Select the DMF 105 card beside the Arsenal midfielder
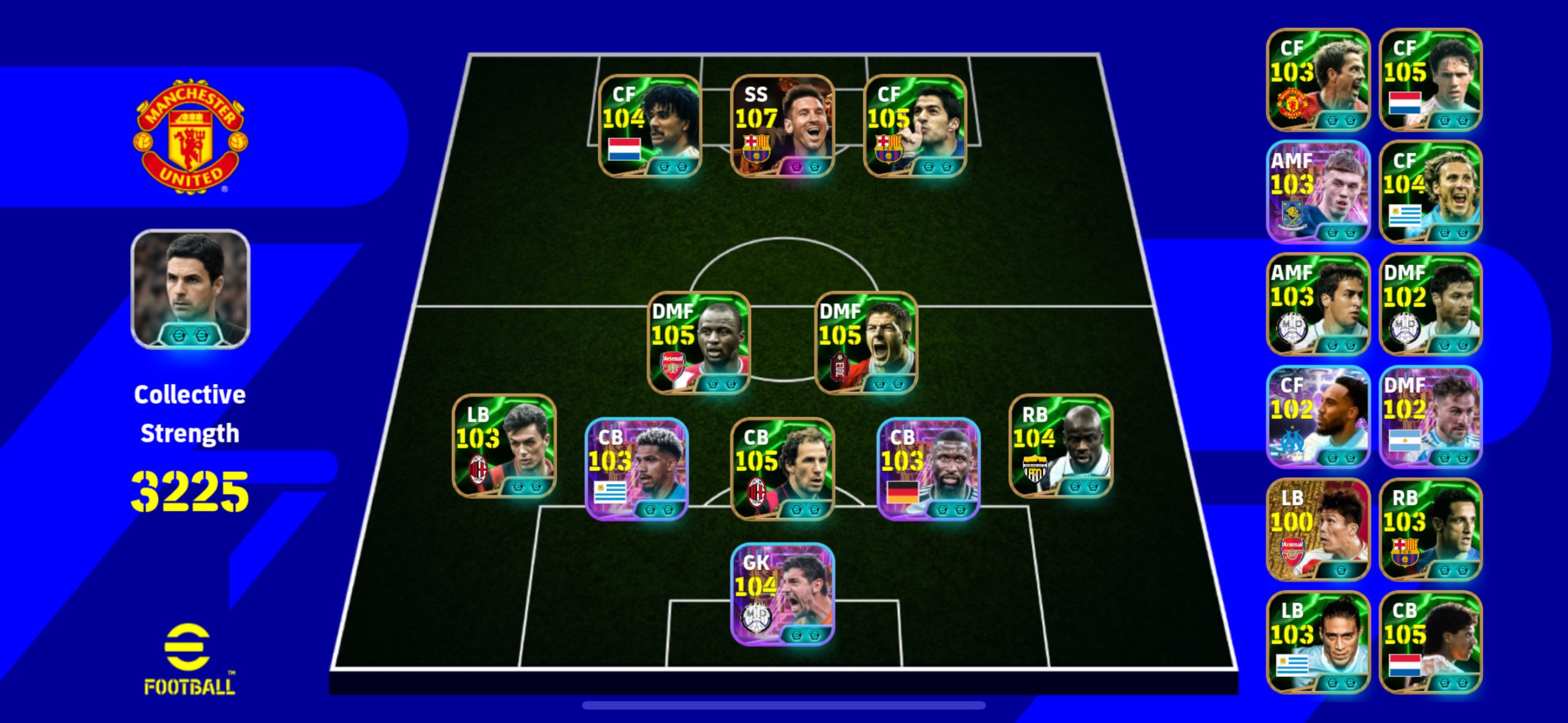The width and height of the screenshot is (1568, 723). [866, 343]
